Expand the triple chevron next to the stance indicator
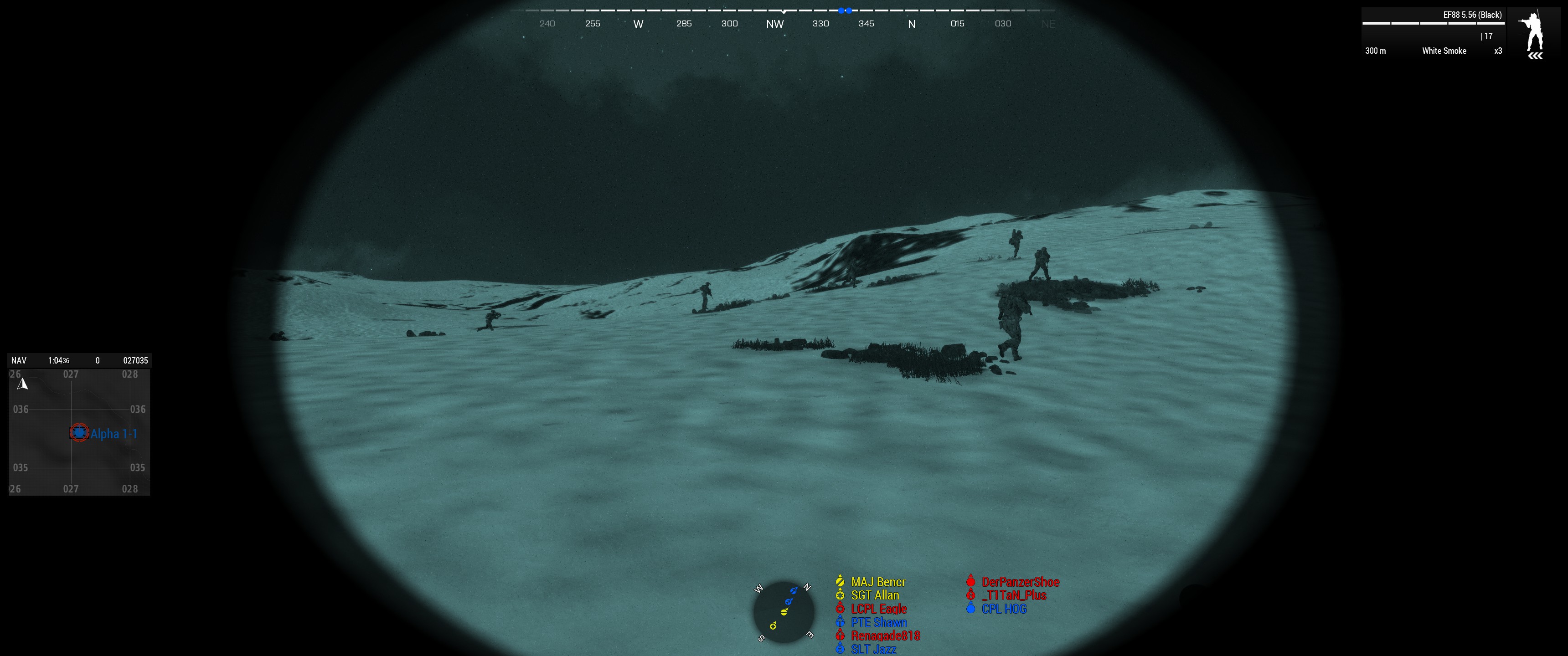Screen dimensions: 1568x656 1535,56
